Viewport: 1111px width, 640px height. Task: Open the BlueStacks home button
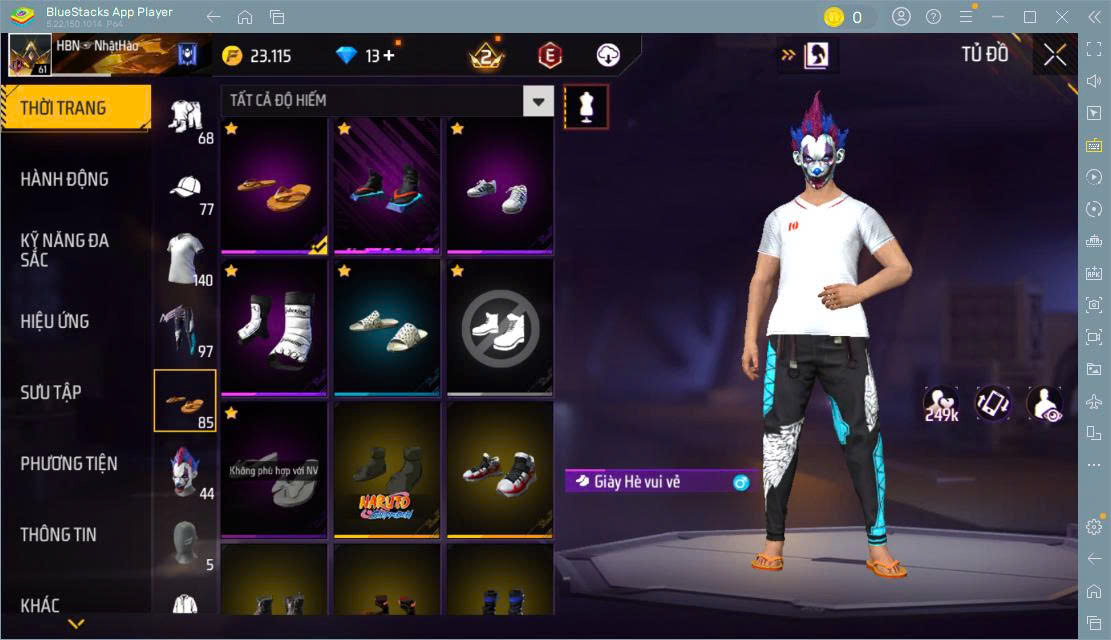[245, 17]
